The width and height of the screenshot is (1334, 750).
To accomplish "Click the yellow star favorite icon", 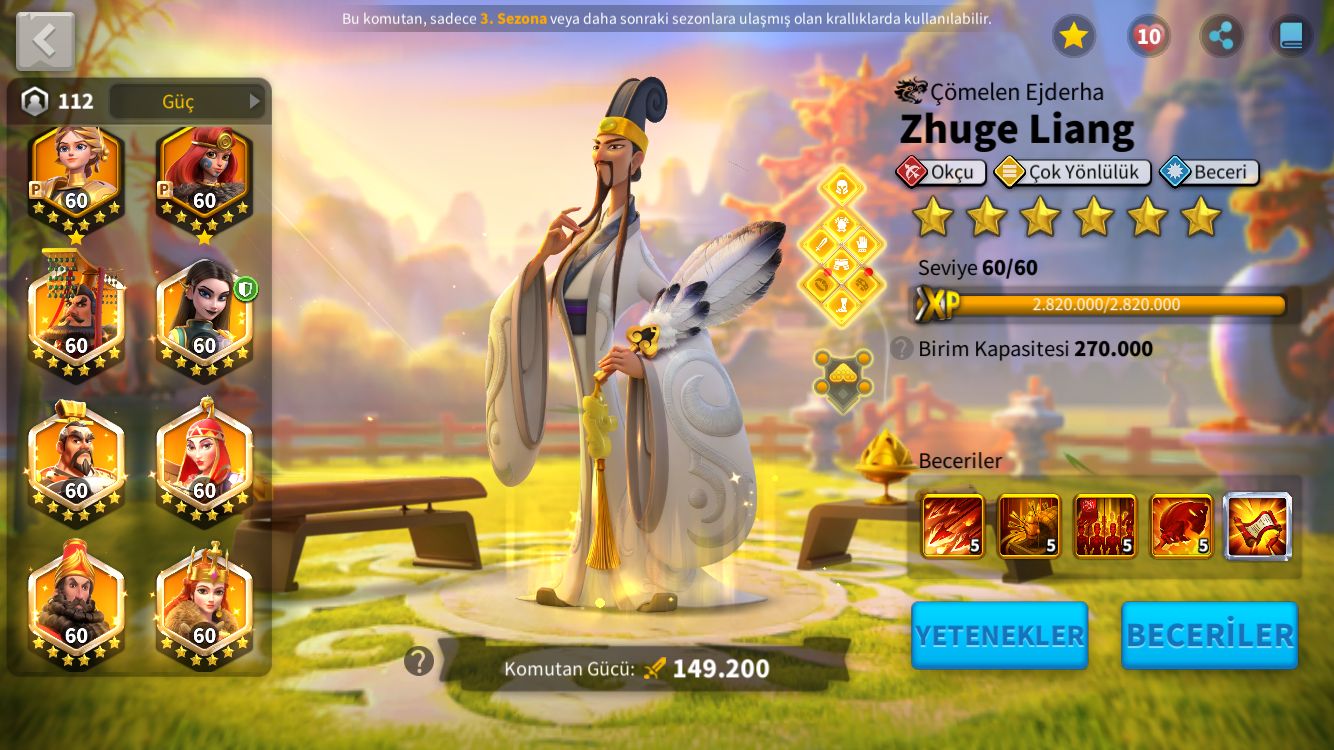I will point(1073,36).
